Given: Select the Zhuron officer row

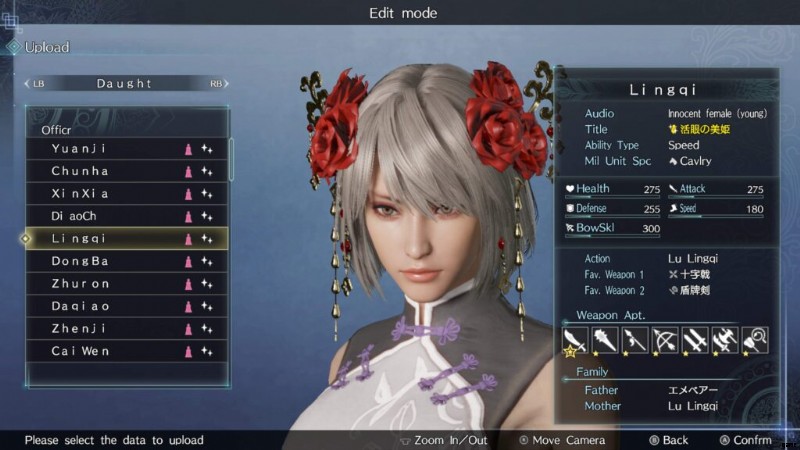Looking at the screenshot, I should pyautogui.click(x=127, y=284).
